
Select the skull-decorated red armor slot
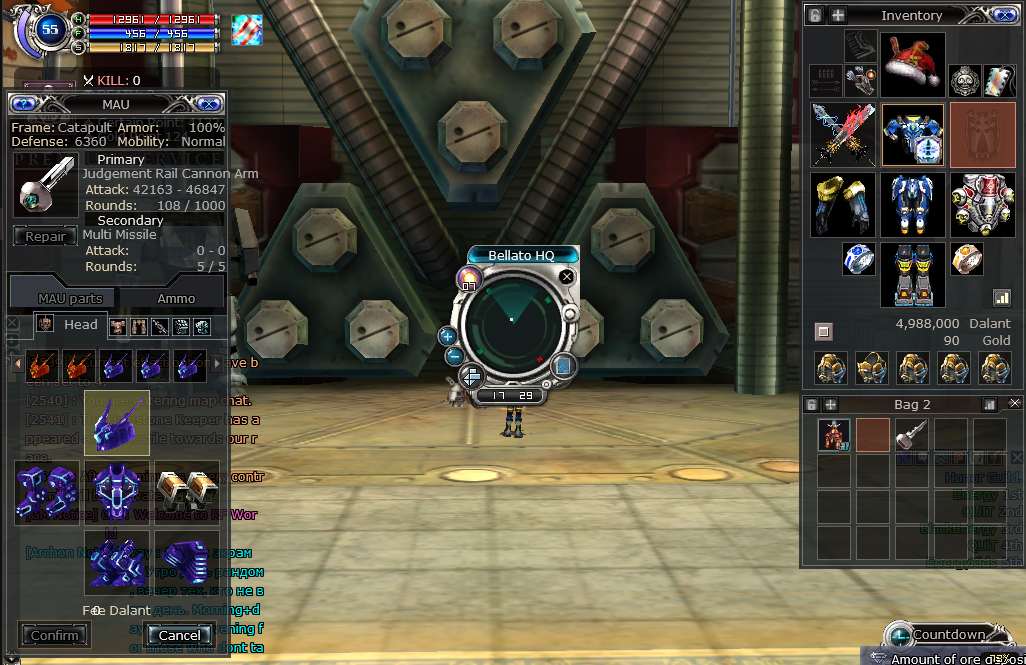pyautogui.click(x=982, y=205)
